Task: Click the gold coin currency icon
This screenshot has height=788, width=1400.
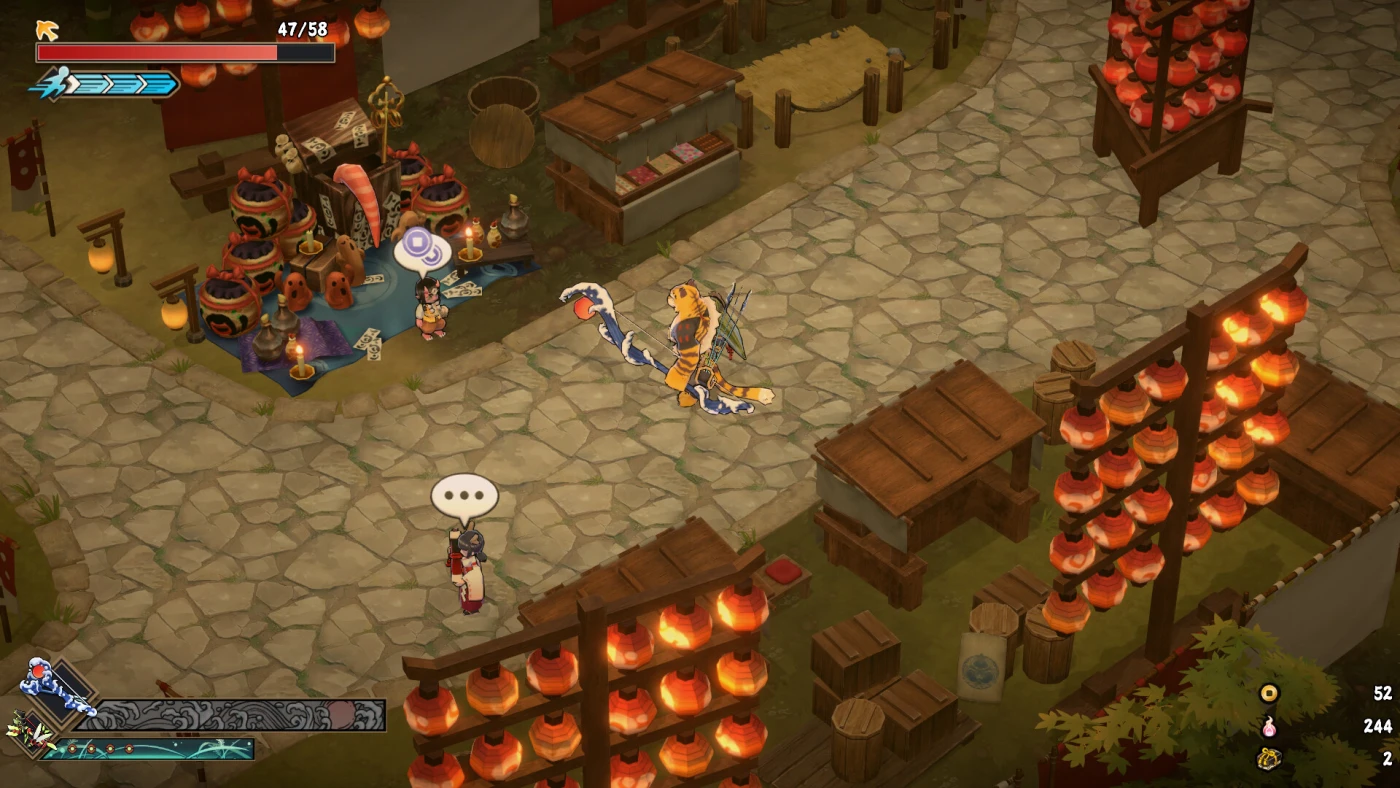Action: [x=1269, y=693]
